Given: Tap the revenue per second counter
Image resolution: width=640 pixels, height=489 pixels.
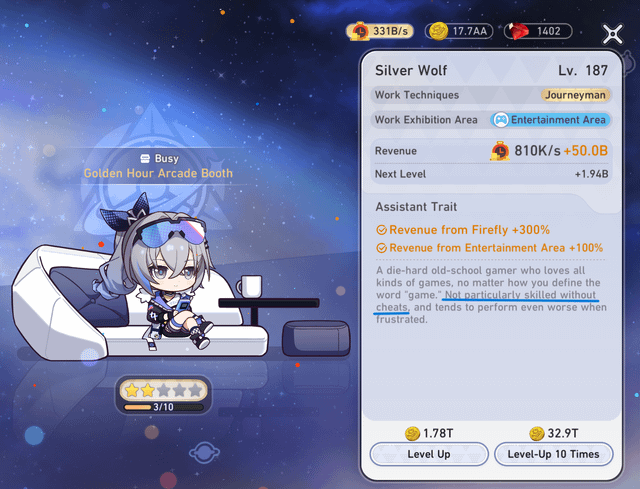Looking at the screenshot, I should pos(381,32).
